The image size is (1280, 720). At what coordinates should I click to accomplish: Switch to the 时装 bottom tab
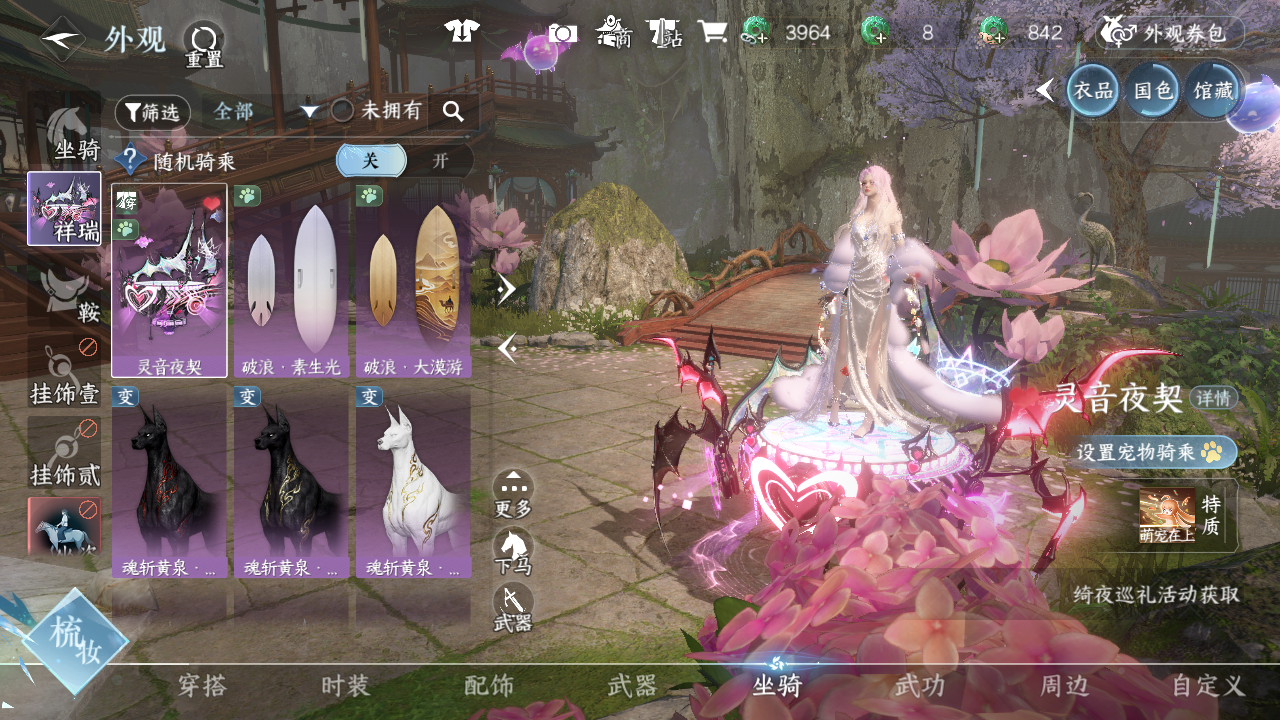point(346,686)
